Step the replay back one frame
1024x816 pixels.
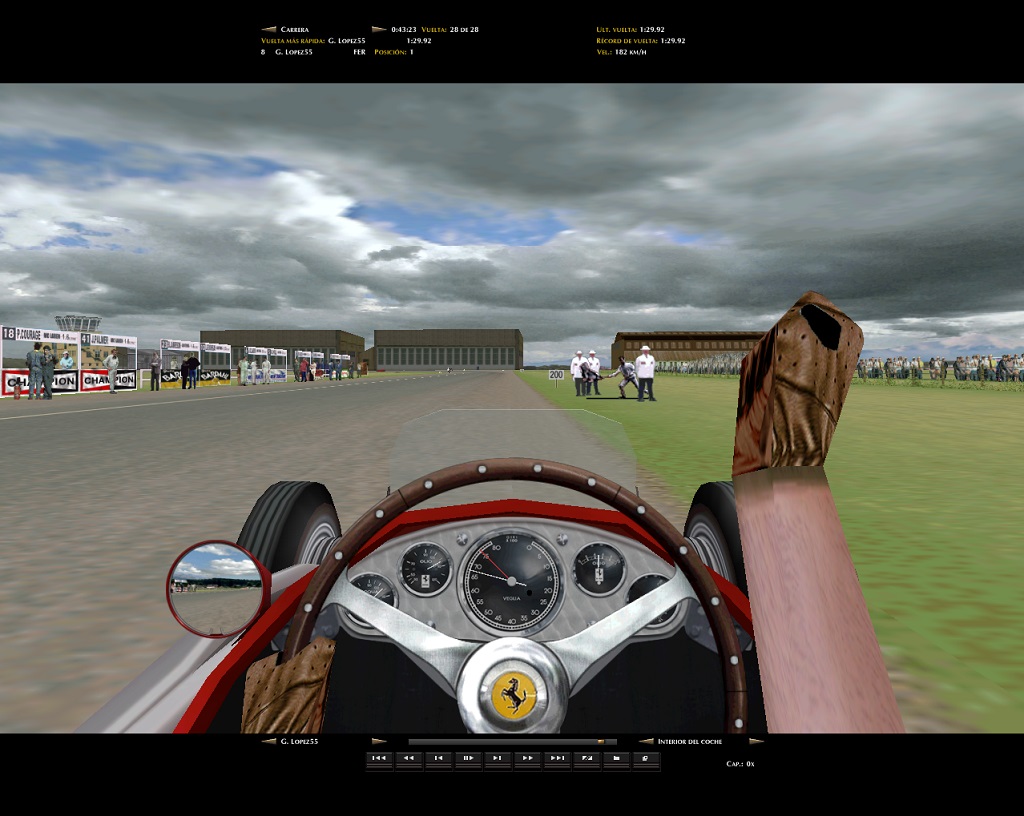438,759
